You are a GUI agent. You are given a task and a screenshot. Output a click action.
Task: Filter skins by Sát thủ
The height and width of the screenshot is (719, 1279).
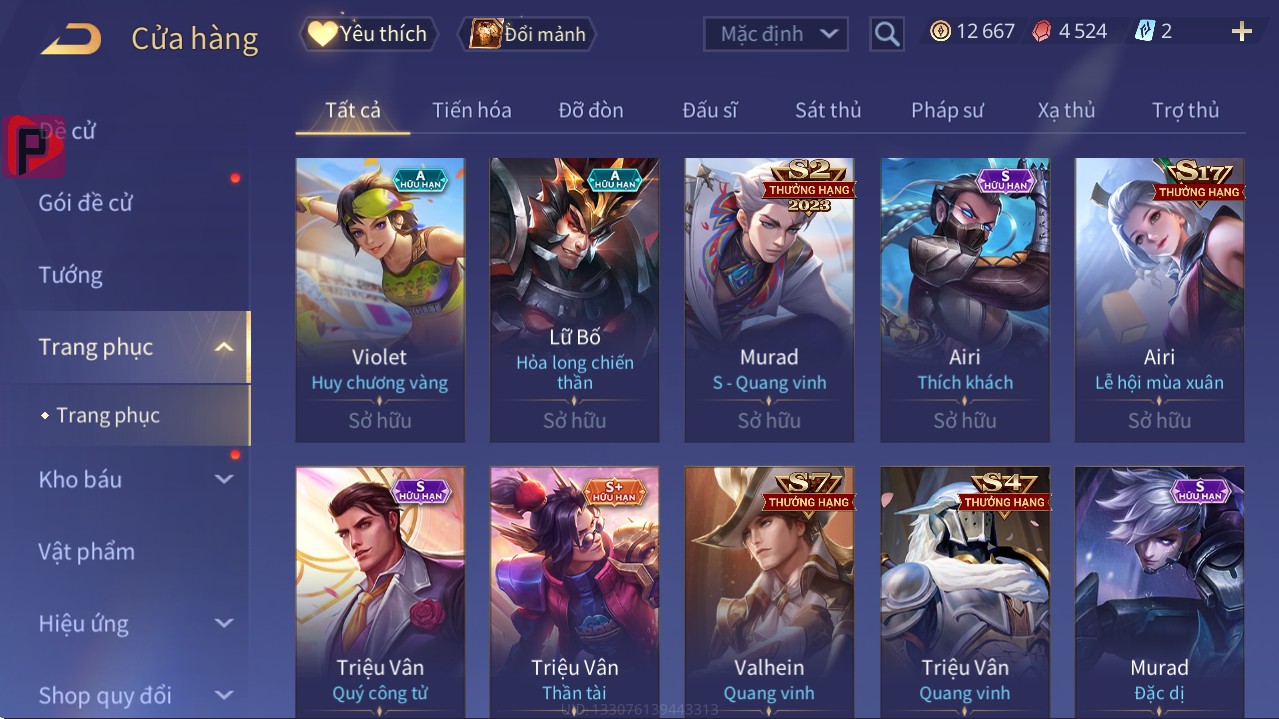[828, 110]
